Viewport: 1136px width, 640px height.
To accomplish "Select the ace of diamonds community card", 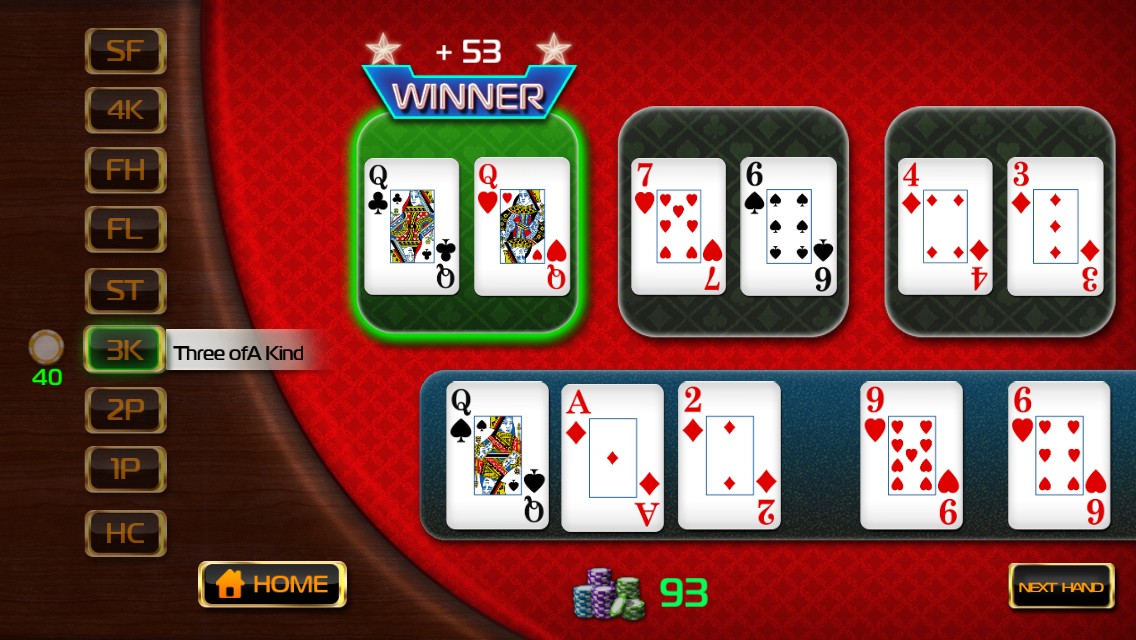I will pos(612,457).
